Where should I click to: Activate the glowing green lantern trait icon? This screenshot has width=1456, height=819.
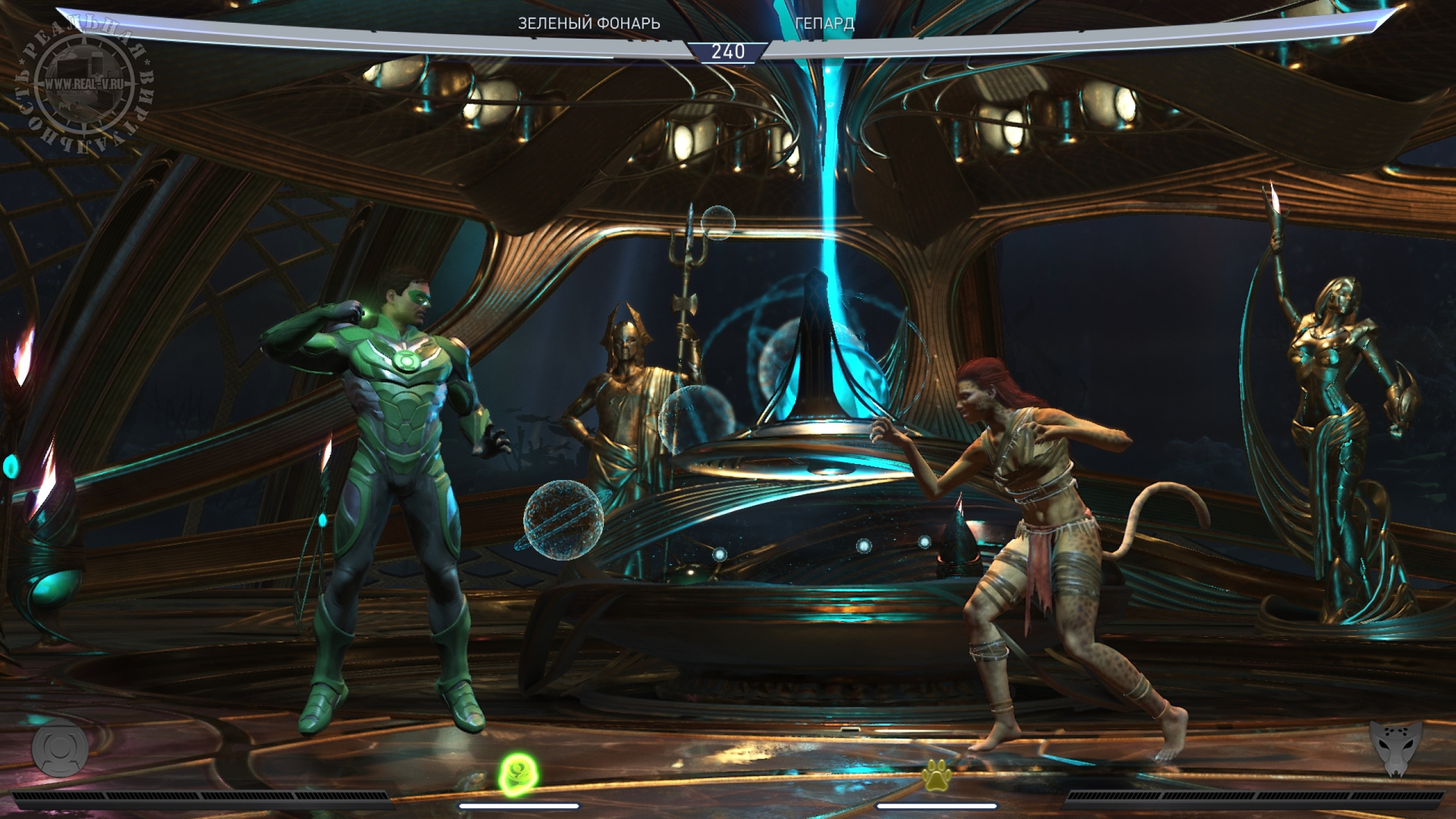(x=519, y=771)
